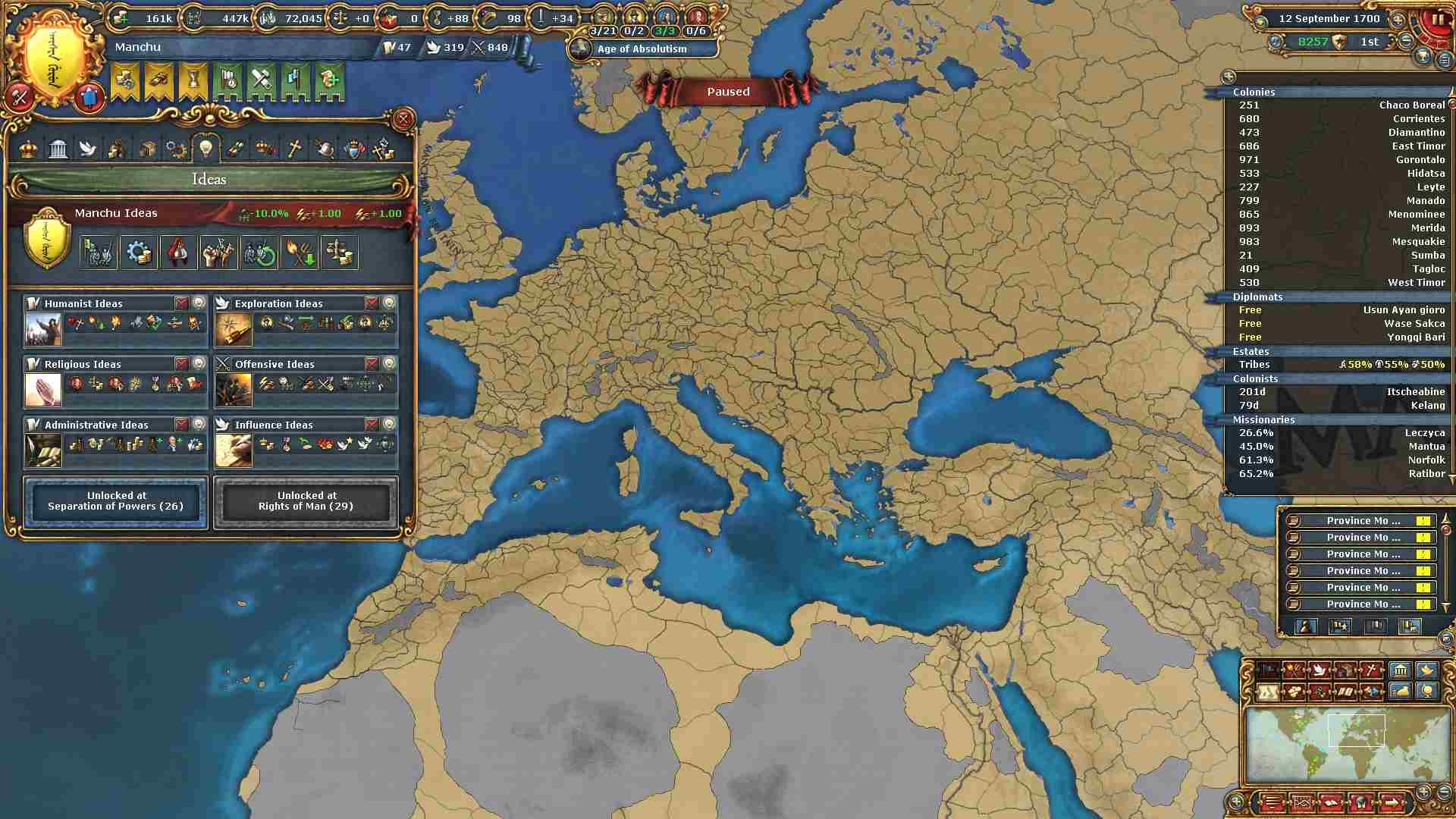Toggle the pause button beside the date
The width and height of the screenshot is (1456, 819).
click(1436, 20)
